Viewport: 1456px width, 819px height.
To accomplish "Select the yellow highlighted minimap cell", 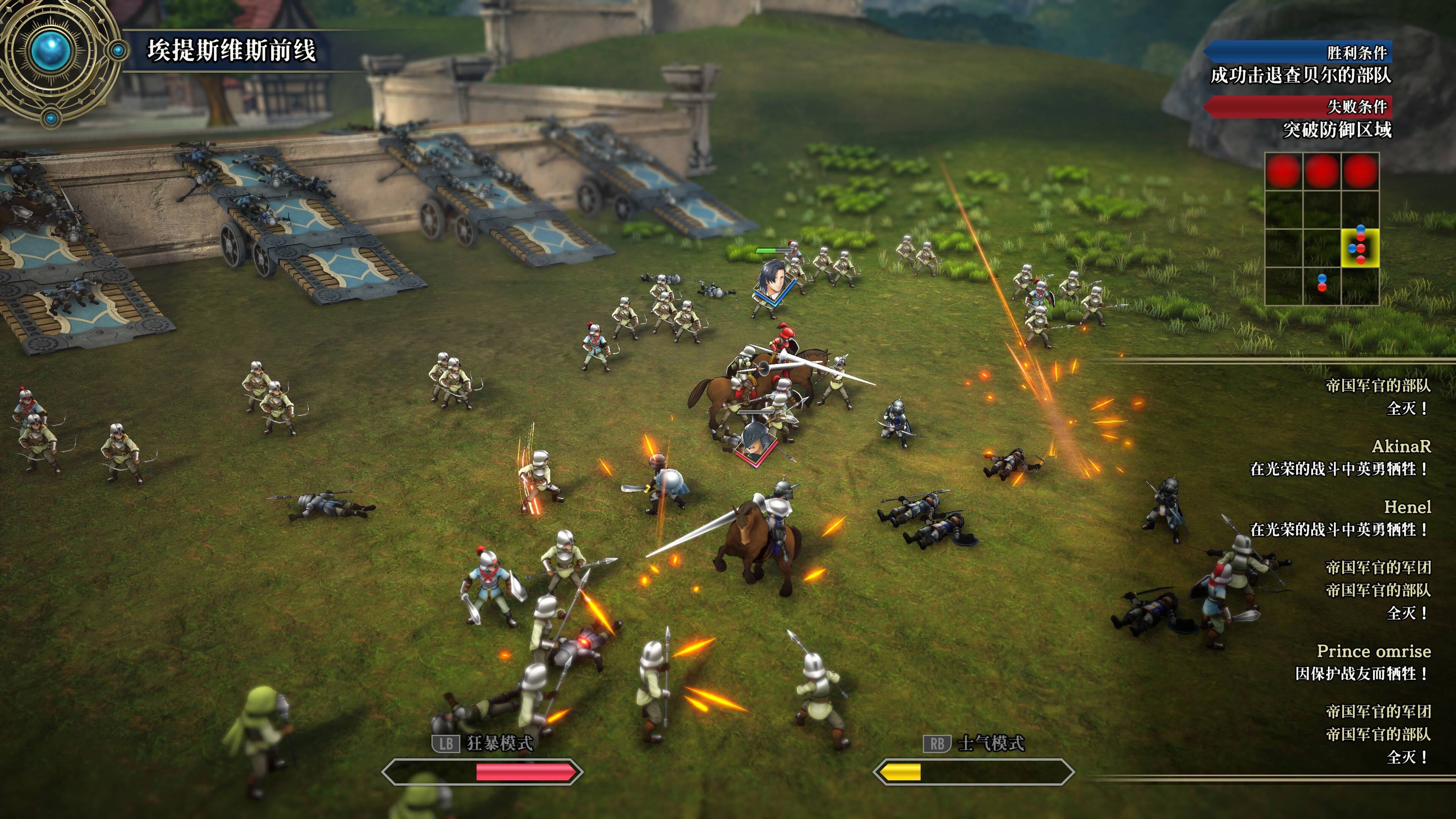I will pos(1360,248).
